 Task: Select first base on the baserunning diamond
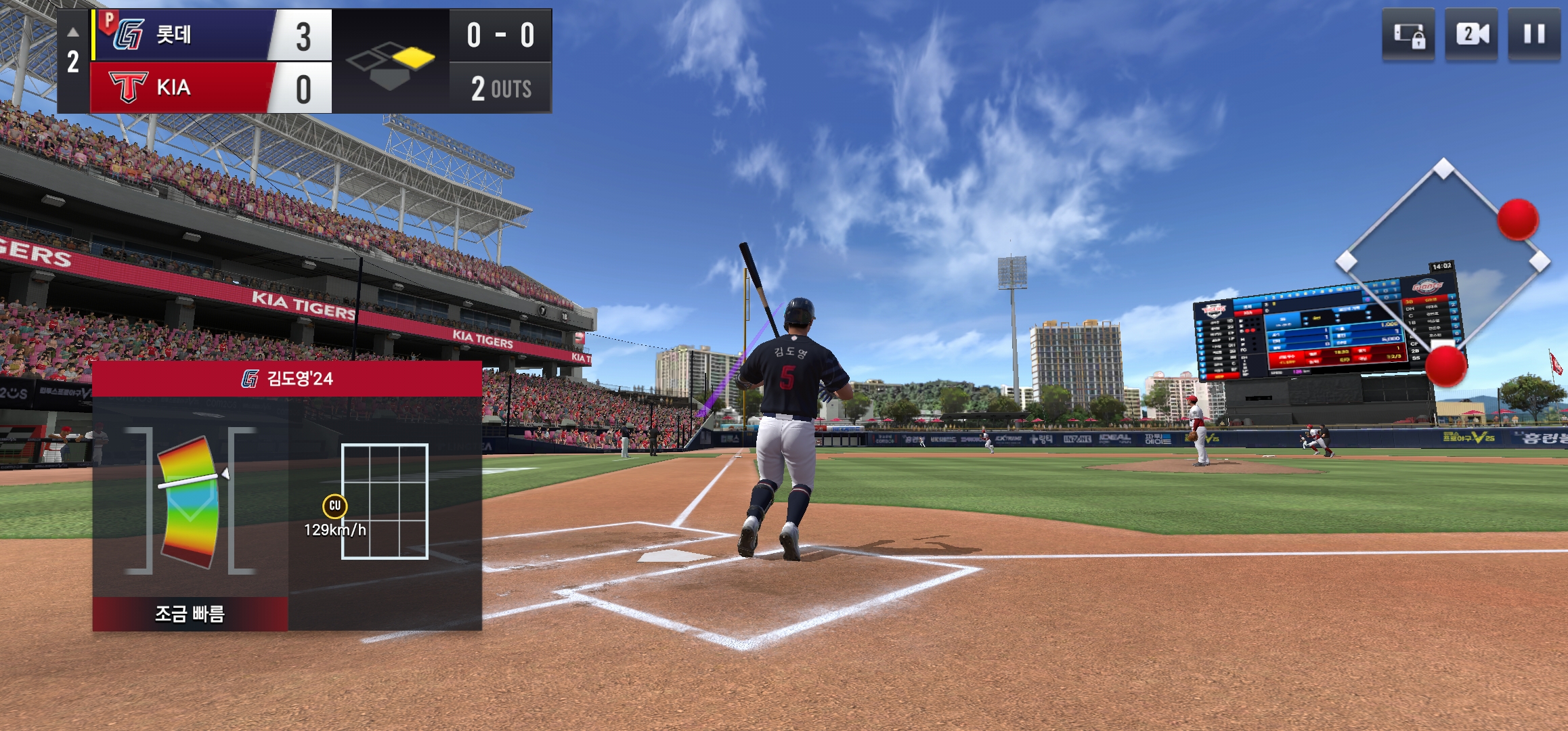coord(1540,261)
